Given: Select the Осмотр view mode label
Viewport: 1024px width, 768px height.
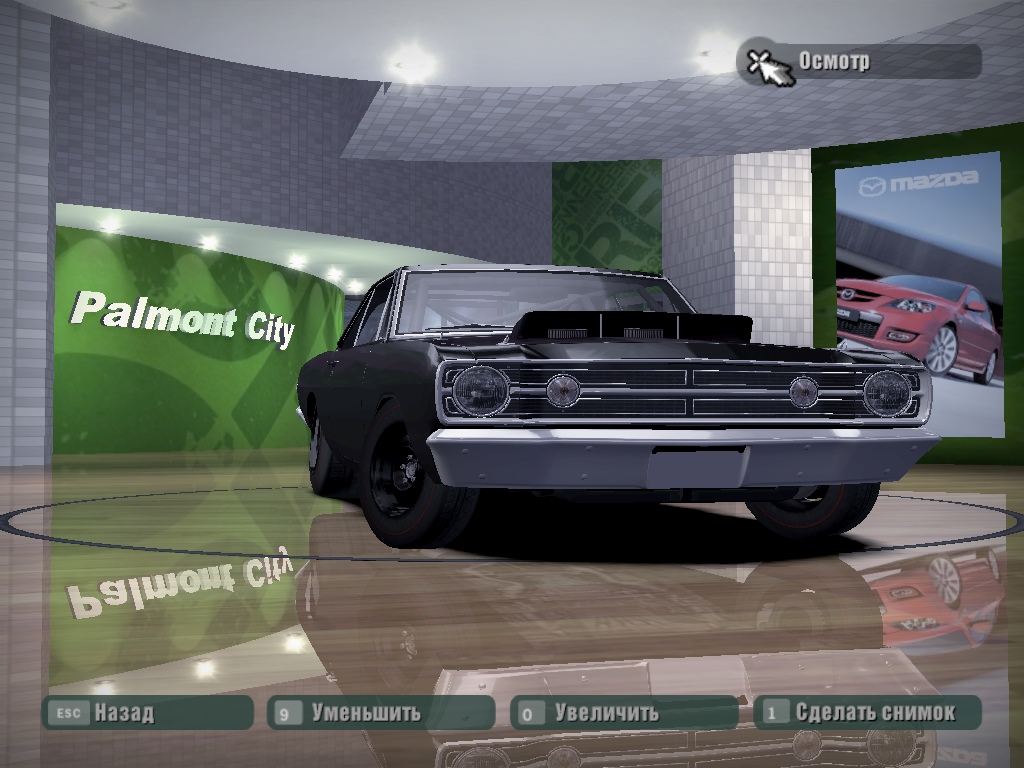Looking at the screenshot, I should click(860, 61).
